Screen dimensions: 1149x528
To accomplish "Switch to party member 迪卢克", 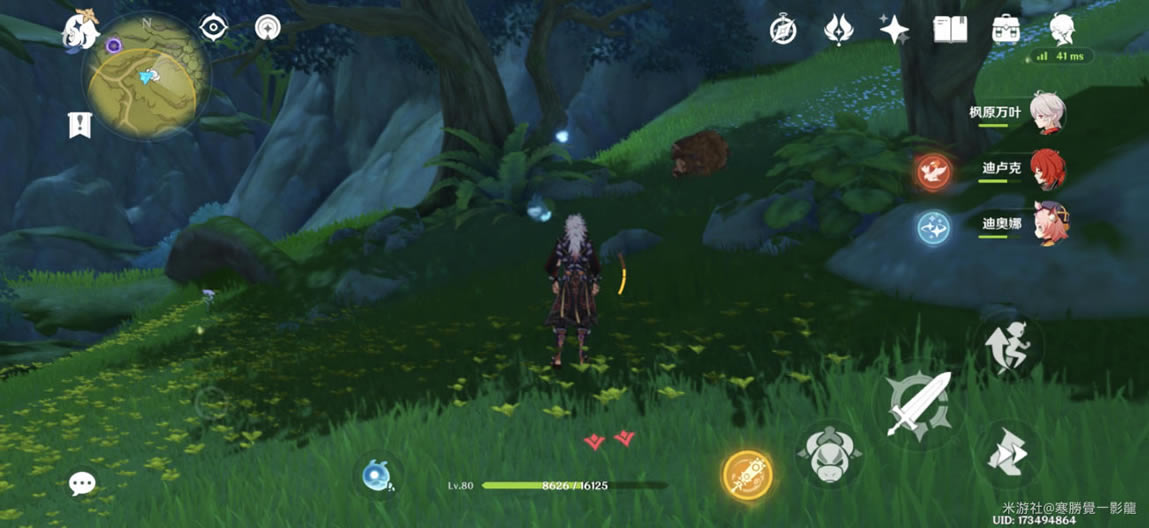I will pos(1047,170).
